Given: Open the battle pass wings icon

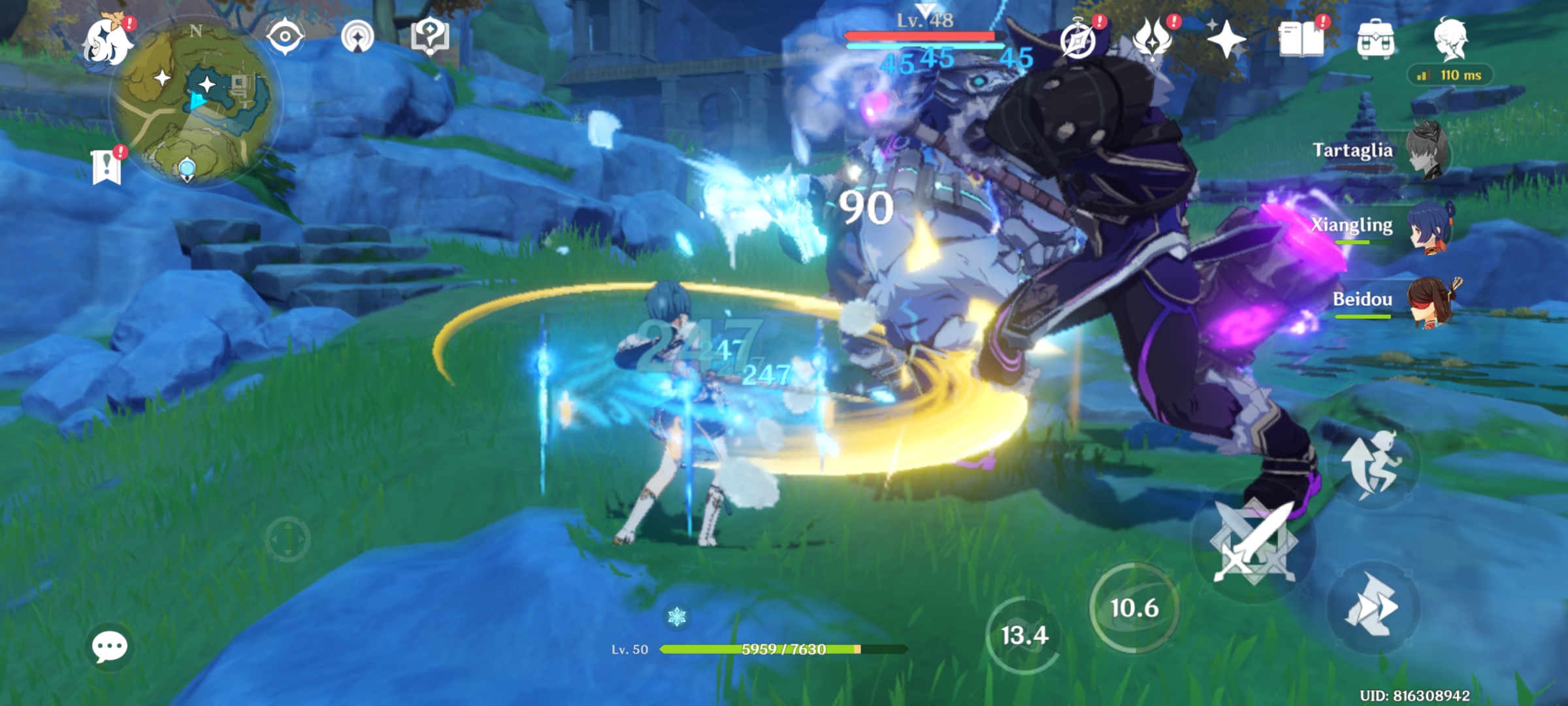Looking at the screenshot, I should pyautogui.click(x=1152, y=41).
